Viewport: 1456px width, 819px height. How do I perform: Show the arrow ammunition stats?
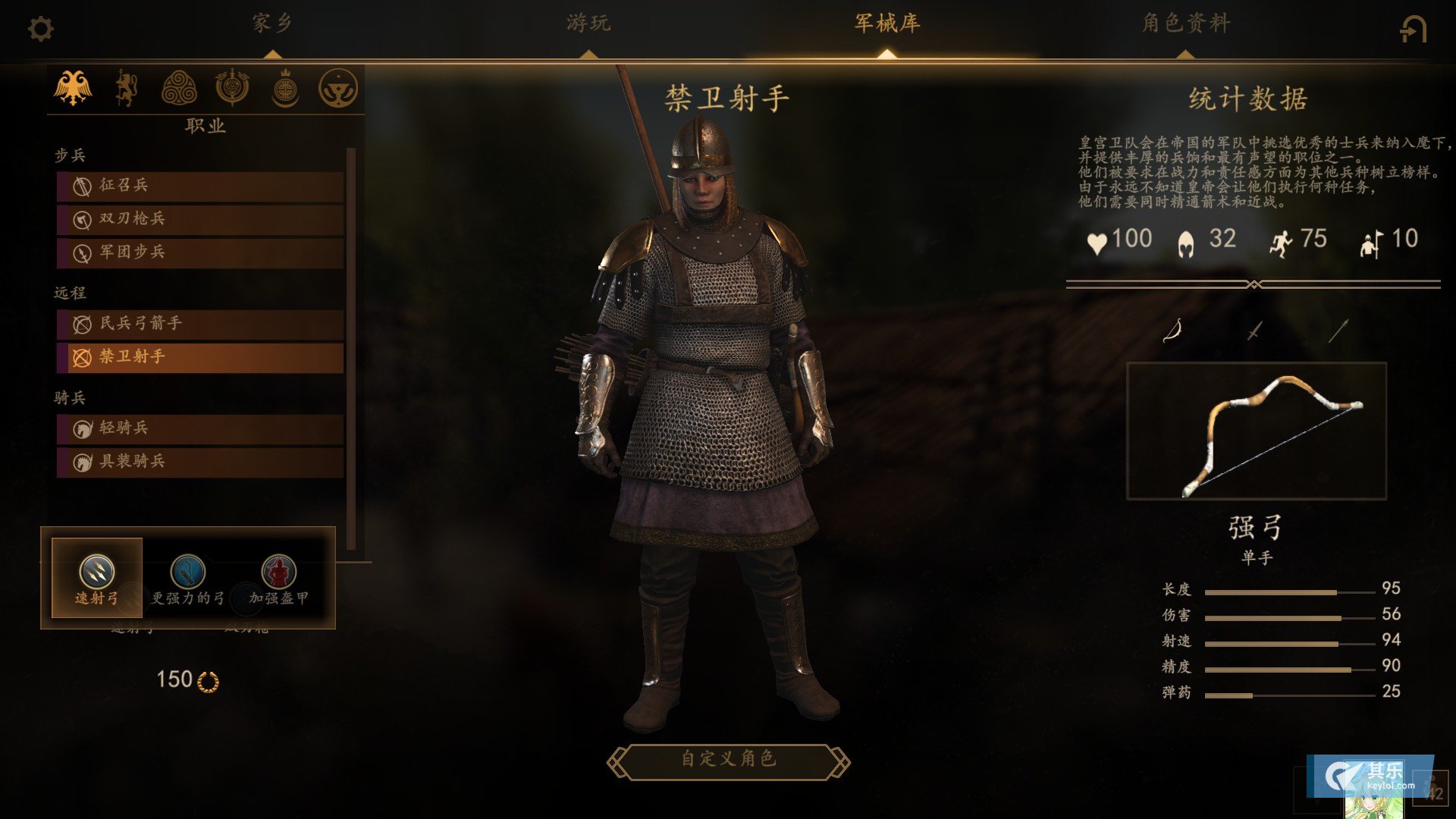pyautogui.click(x=1338, y=331)
